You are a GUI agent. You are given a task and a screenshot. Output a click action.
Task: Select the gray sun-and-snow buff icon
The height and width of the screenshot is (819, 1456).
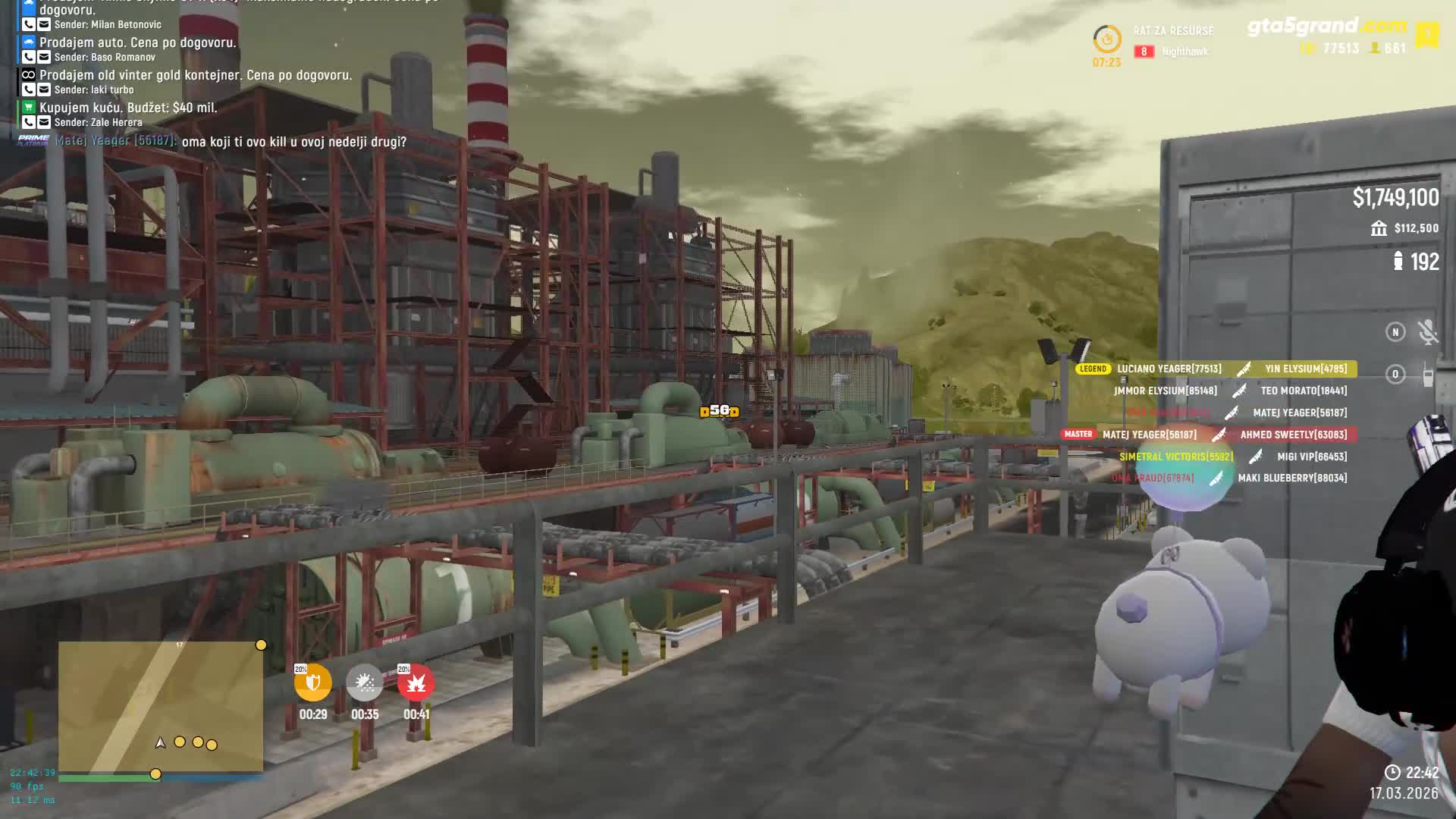pyautogui.click(x=365, y=683)
